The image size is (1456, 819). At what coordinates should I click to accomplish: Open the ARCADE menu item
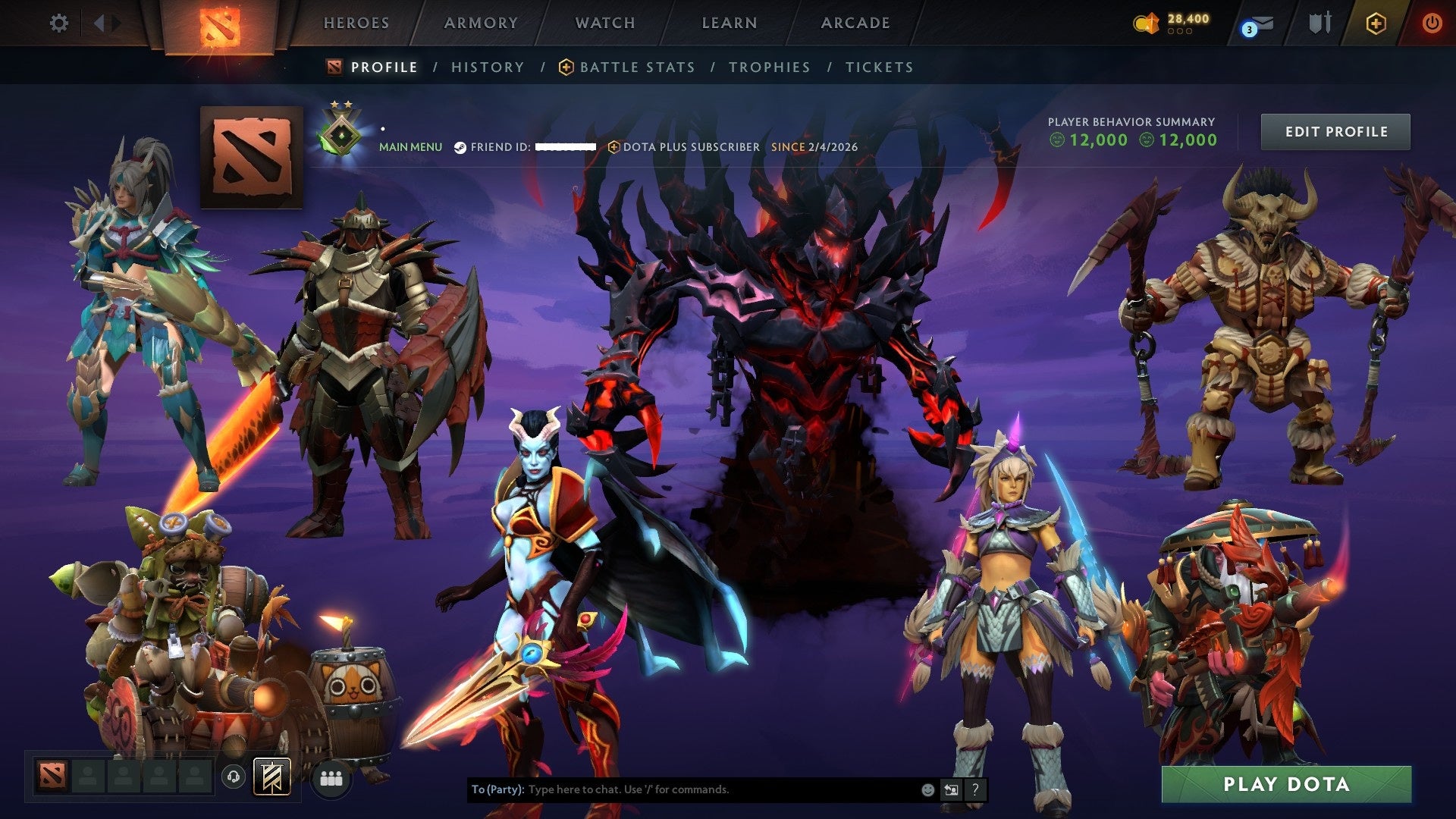(855, 23)
